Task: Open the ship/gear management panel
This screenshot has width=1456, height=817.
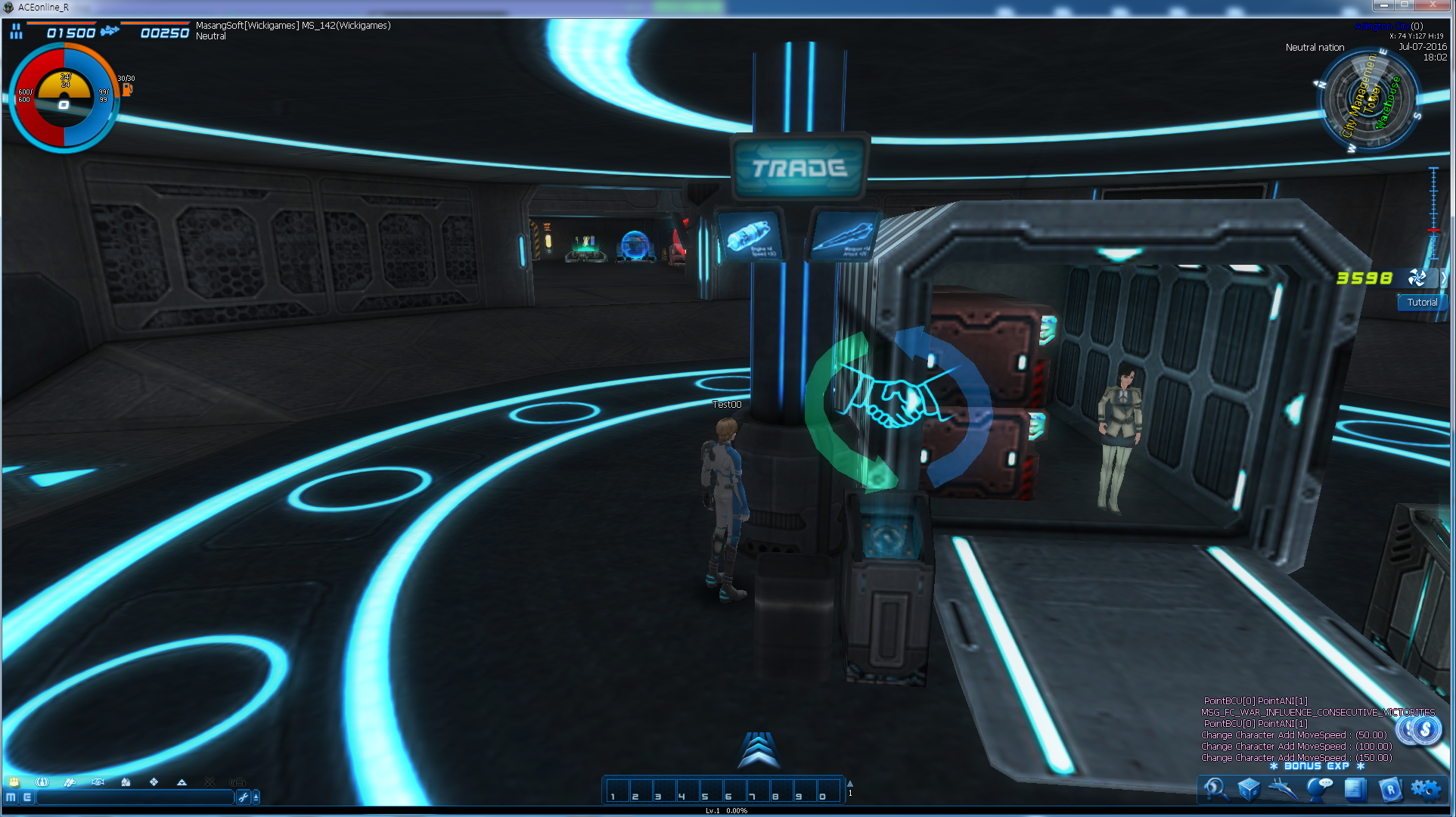Action: 1283,789
